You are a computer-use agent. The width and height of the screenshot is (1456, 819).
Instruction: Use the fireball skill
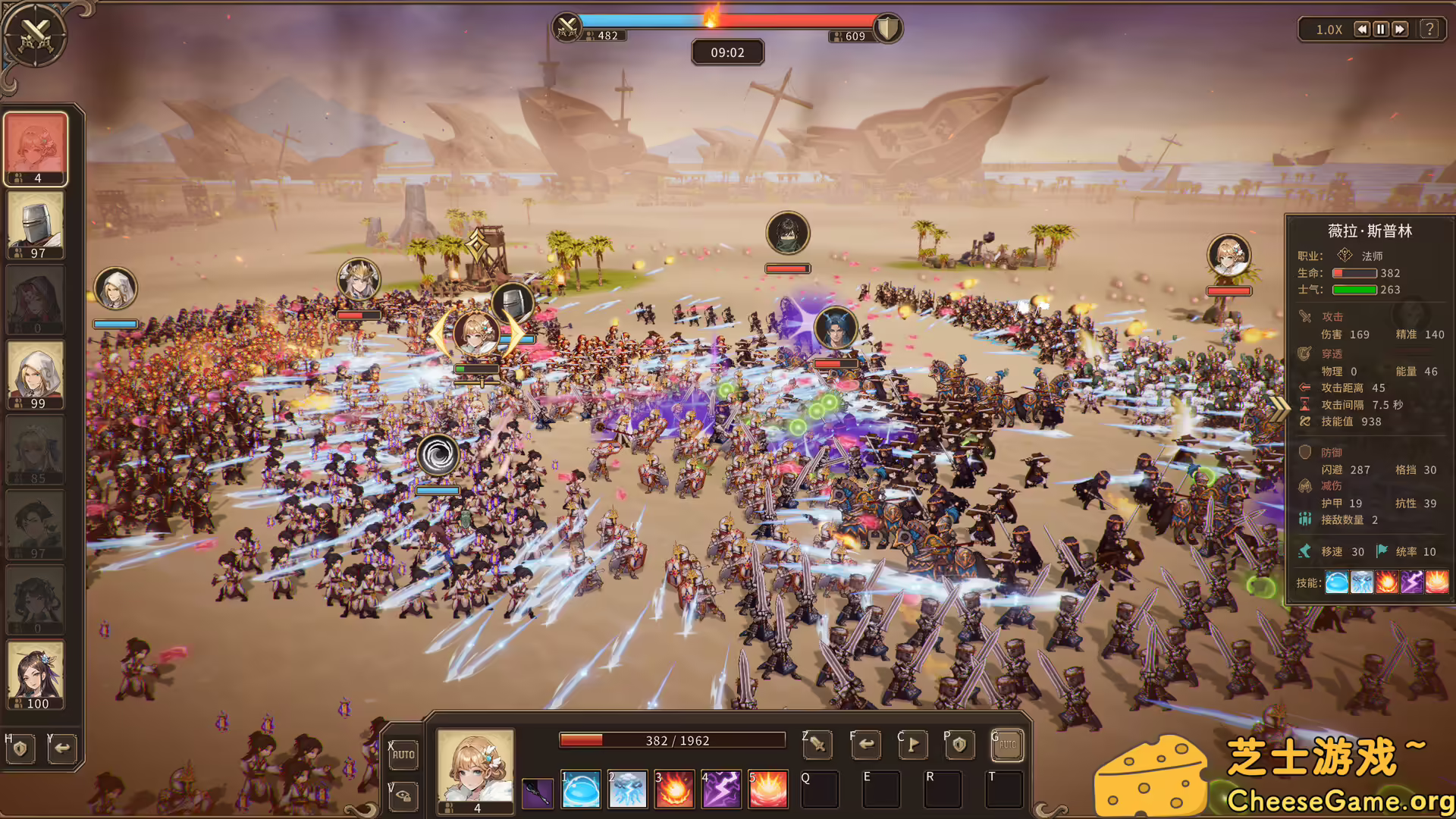[674, 789]
